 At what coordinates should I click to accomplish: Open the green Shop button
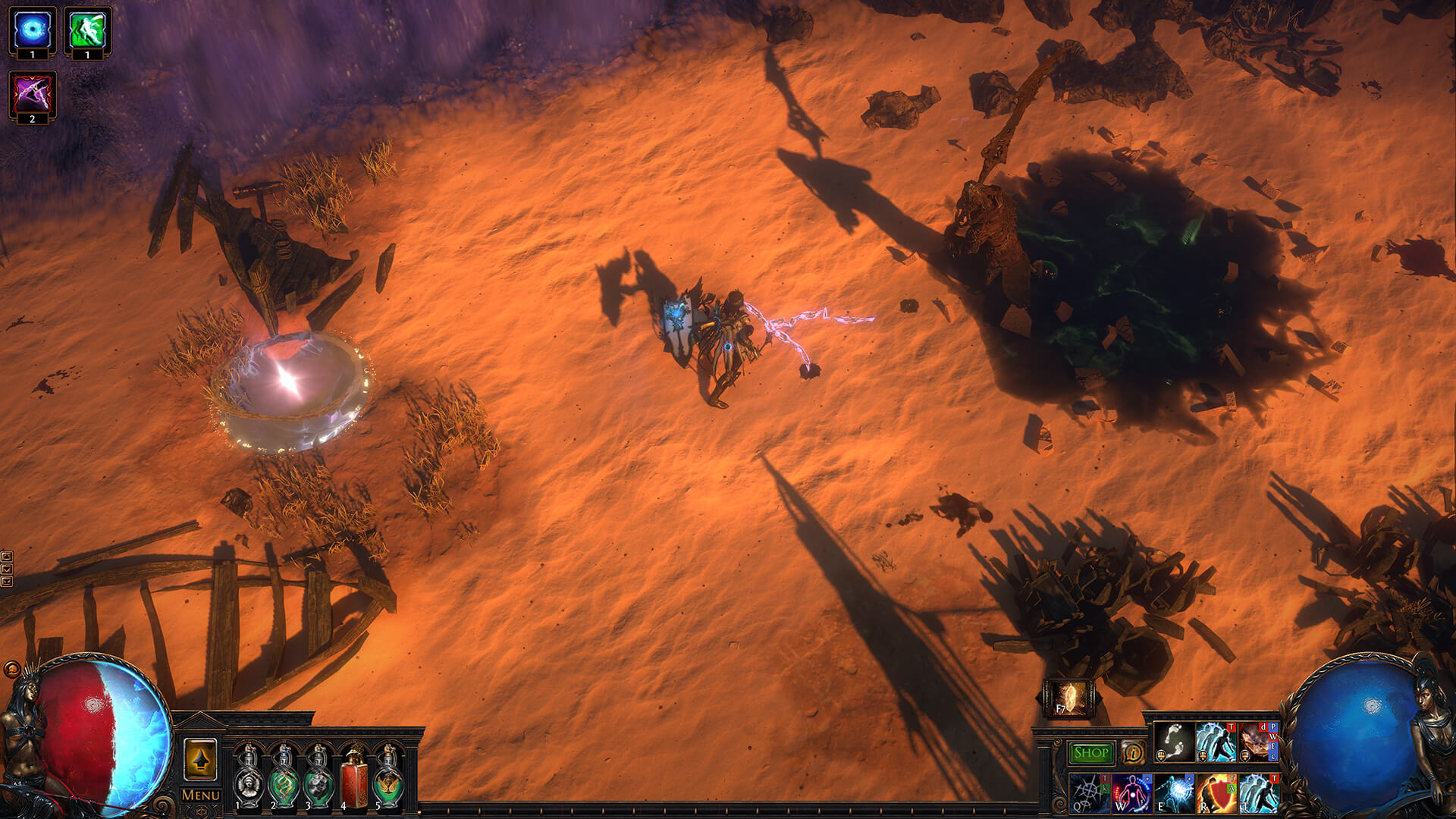click(1090, 753)
